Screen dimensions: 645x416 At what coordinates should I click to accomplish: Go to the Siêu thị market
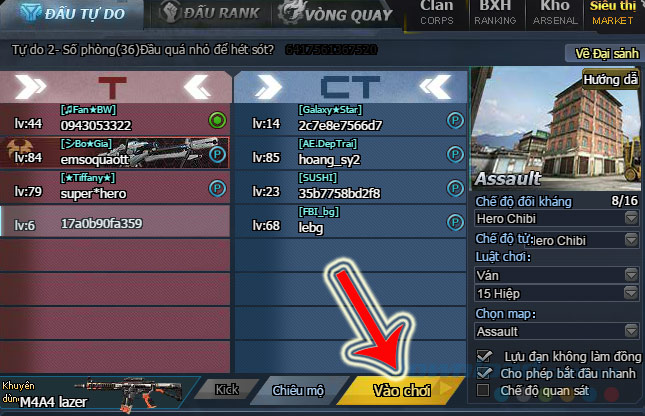click(x=613, y=12)
